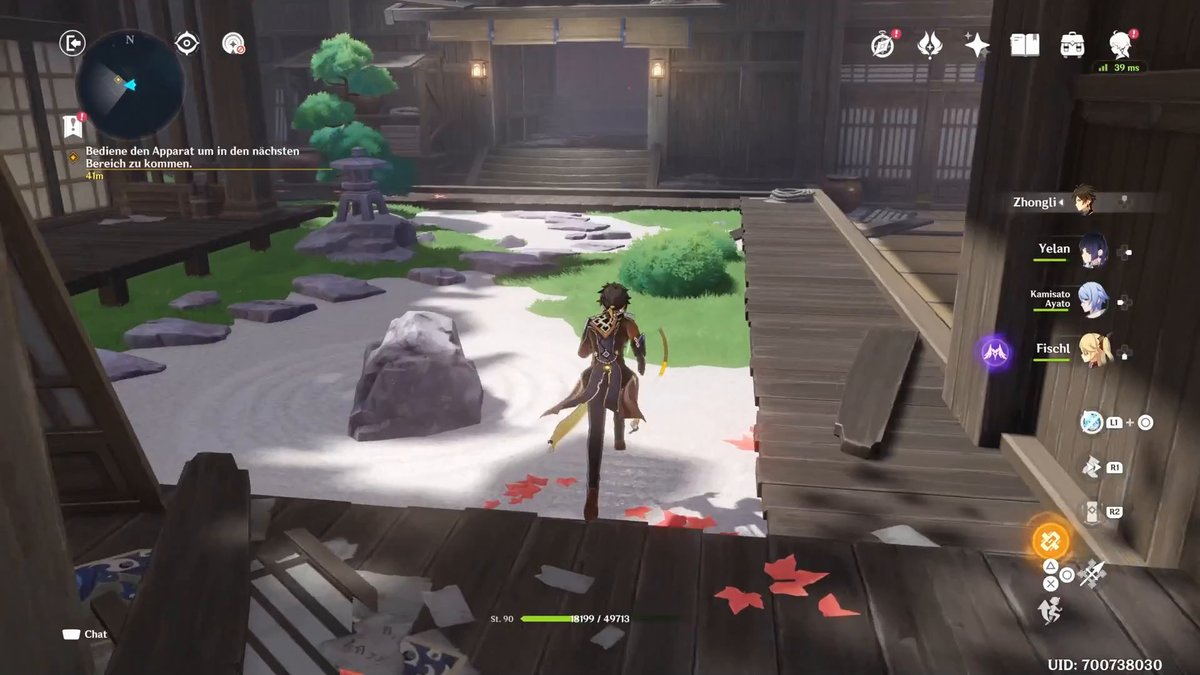Use the blue round gadget icon

point(1091,422)
